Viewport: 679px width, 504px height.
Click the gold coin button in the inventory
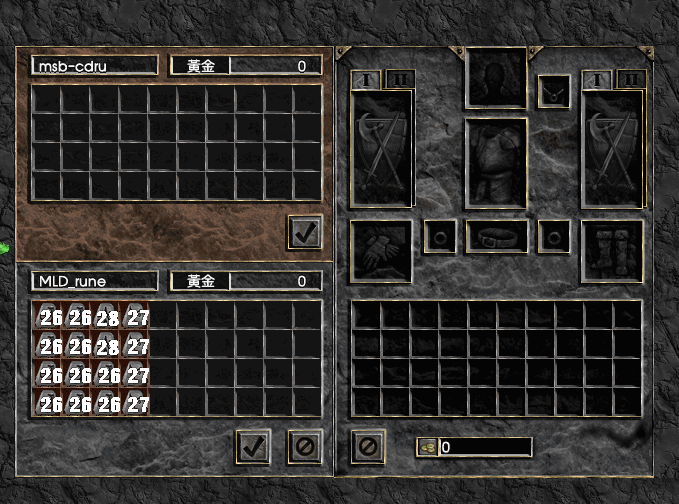click(425, 447)
